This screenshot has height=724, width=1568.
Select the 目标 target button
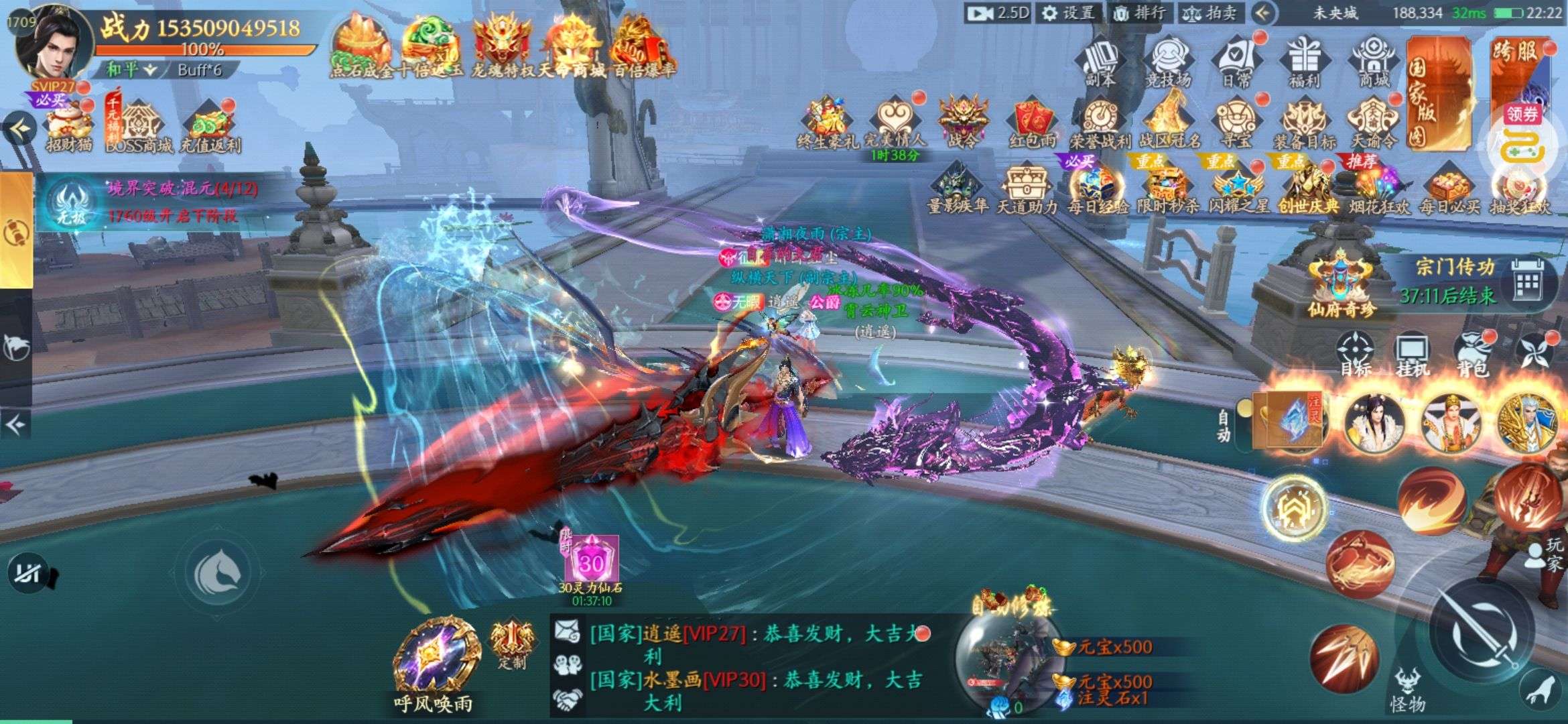[x=1355, y=354]
